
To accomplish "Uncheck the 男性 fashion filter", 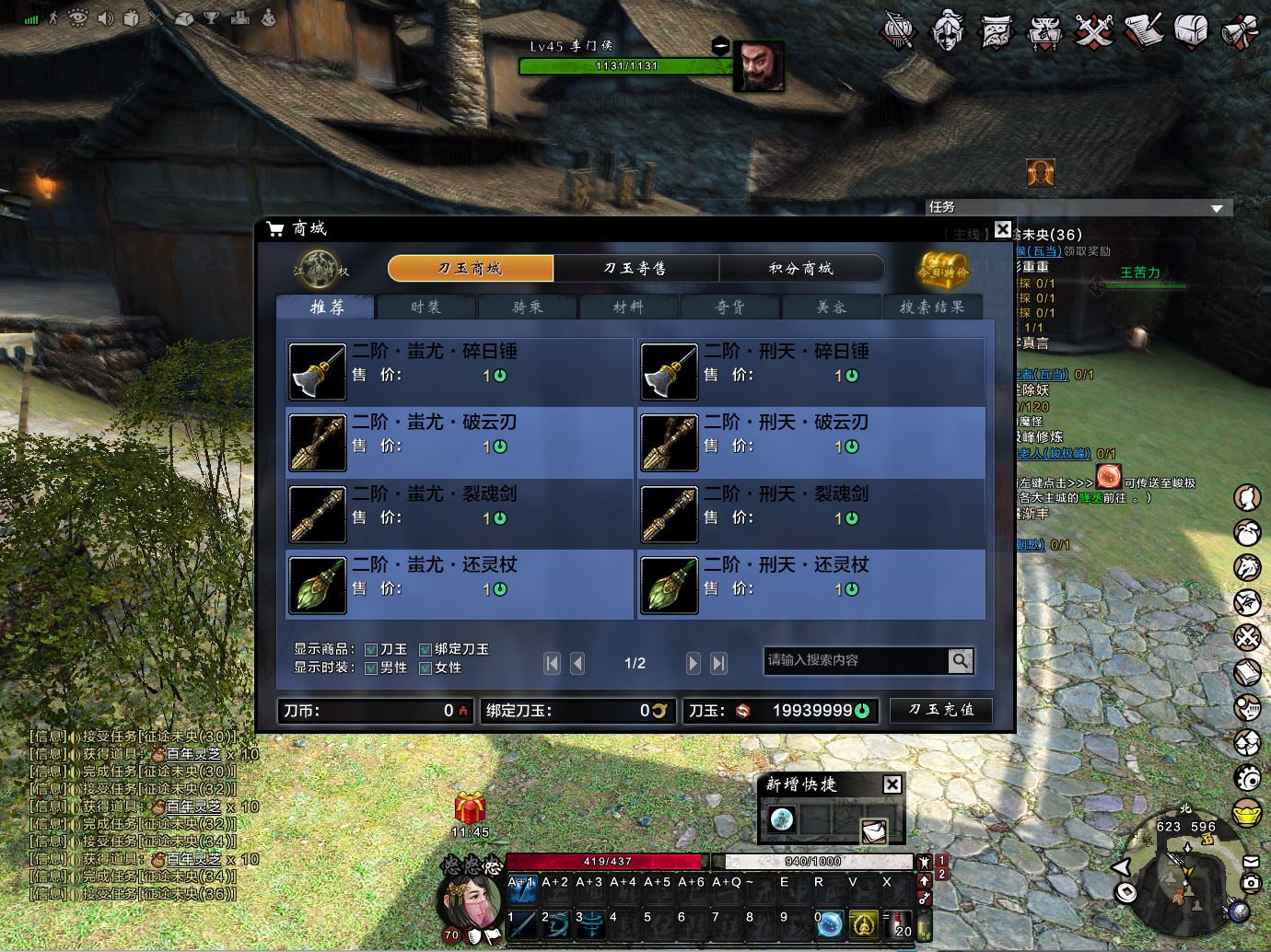I will (371, 668).
